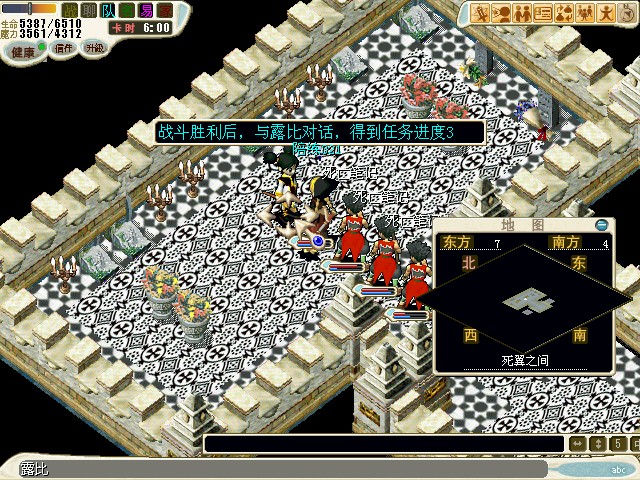This screenshot has width=640, height=480.
Task: Click the 升級 level-up button
Action: [x=94, y=48]
